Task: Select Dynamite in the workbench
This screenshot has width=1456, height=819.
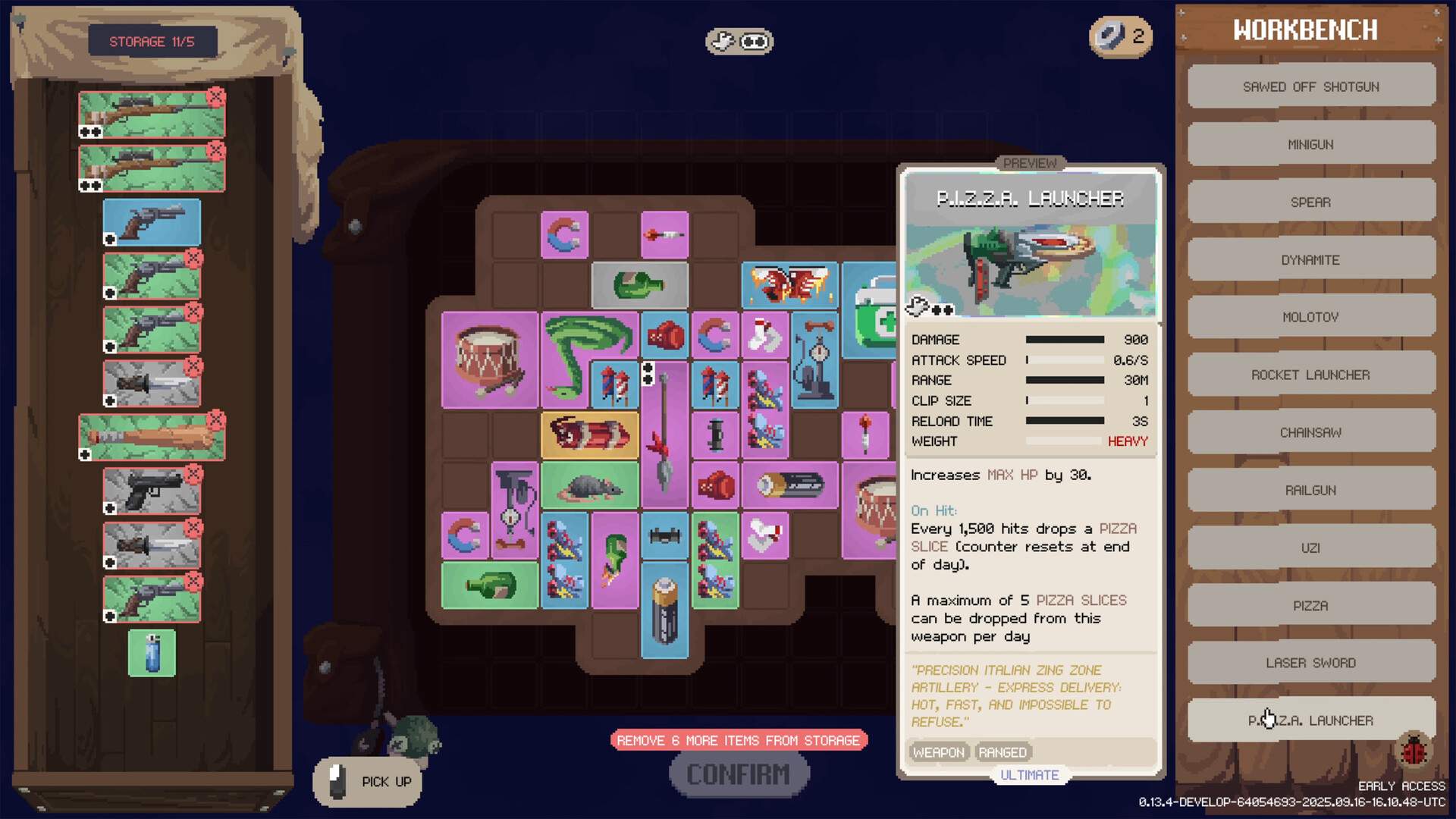Action: coord(1310,259)
